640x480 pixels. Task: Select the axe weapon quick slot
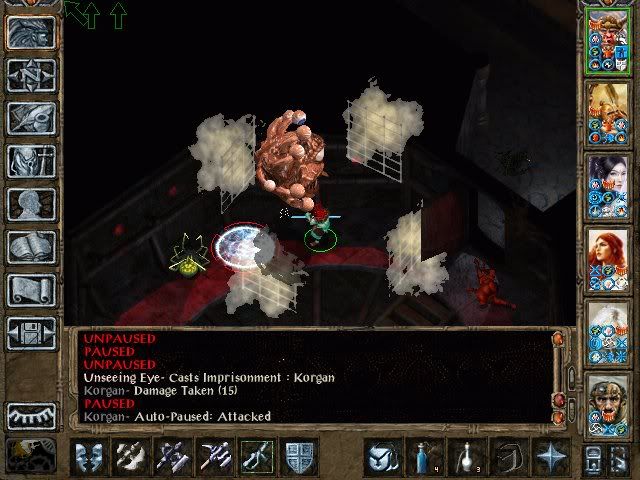(x=130, y=456)
